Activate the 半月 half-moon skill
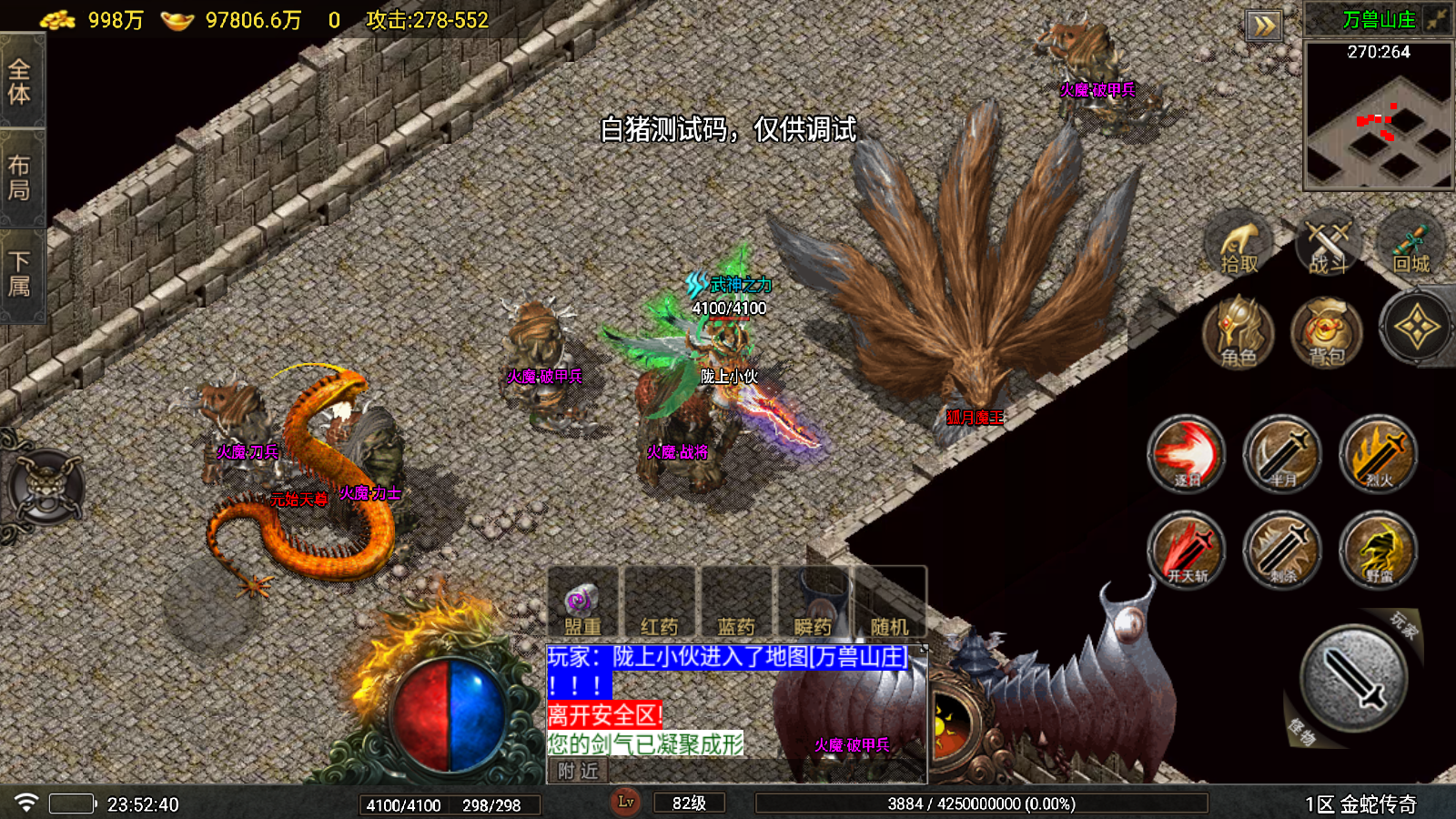This screenshot has height=819, width=1456. click(x=1283, y=453)
